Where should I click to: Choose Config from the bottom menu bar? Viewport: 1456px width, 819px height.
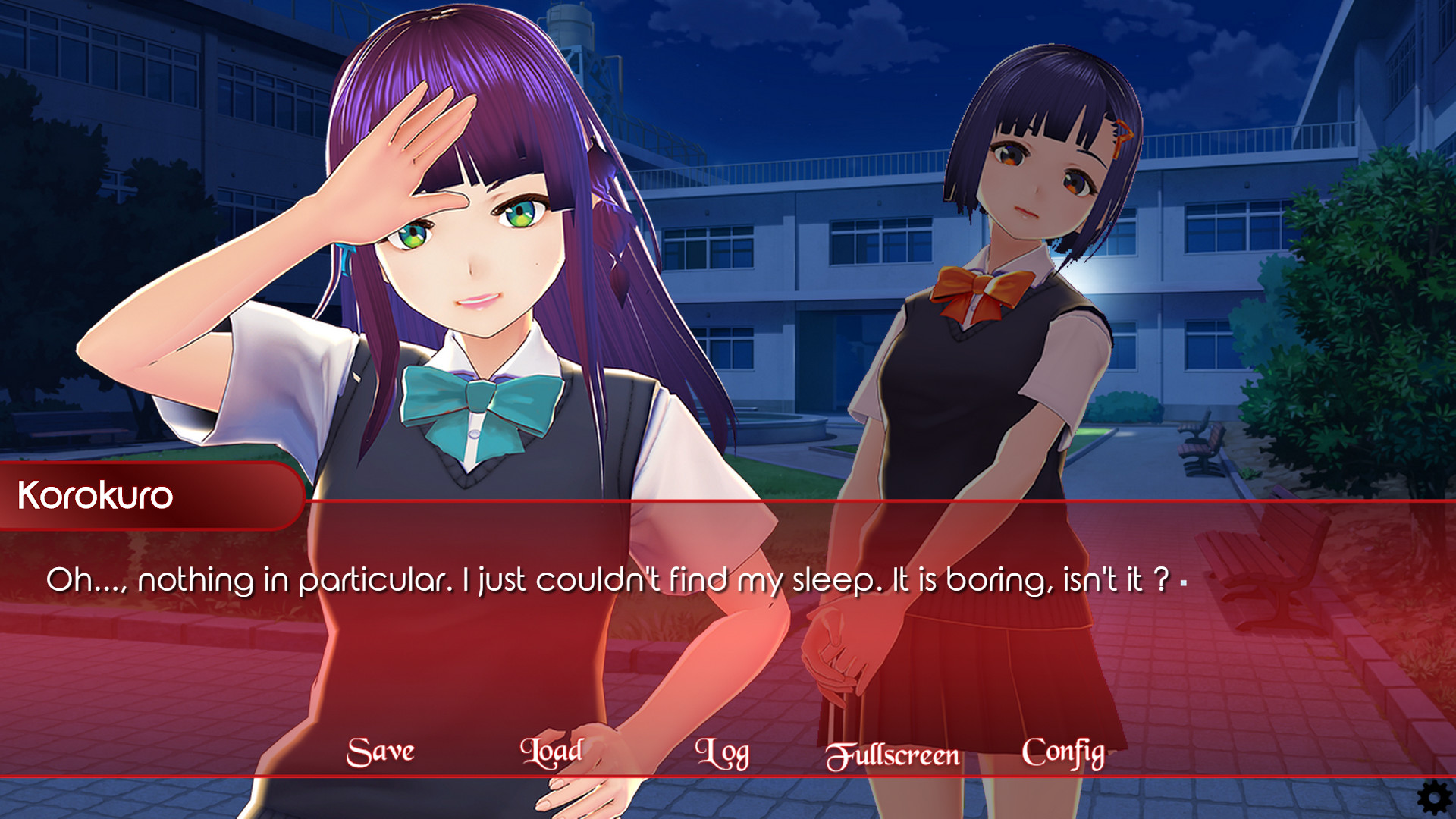tap(1062, 752)
